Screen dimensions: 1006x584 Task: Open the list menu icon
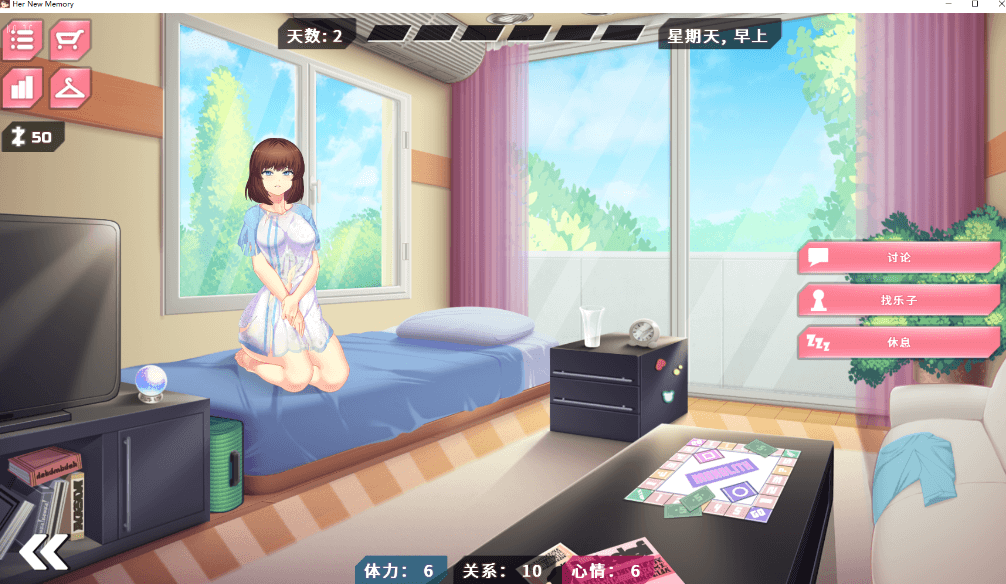click(x=23, y=41)
